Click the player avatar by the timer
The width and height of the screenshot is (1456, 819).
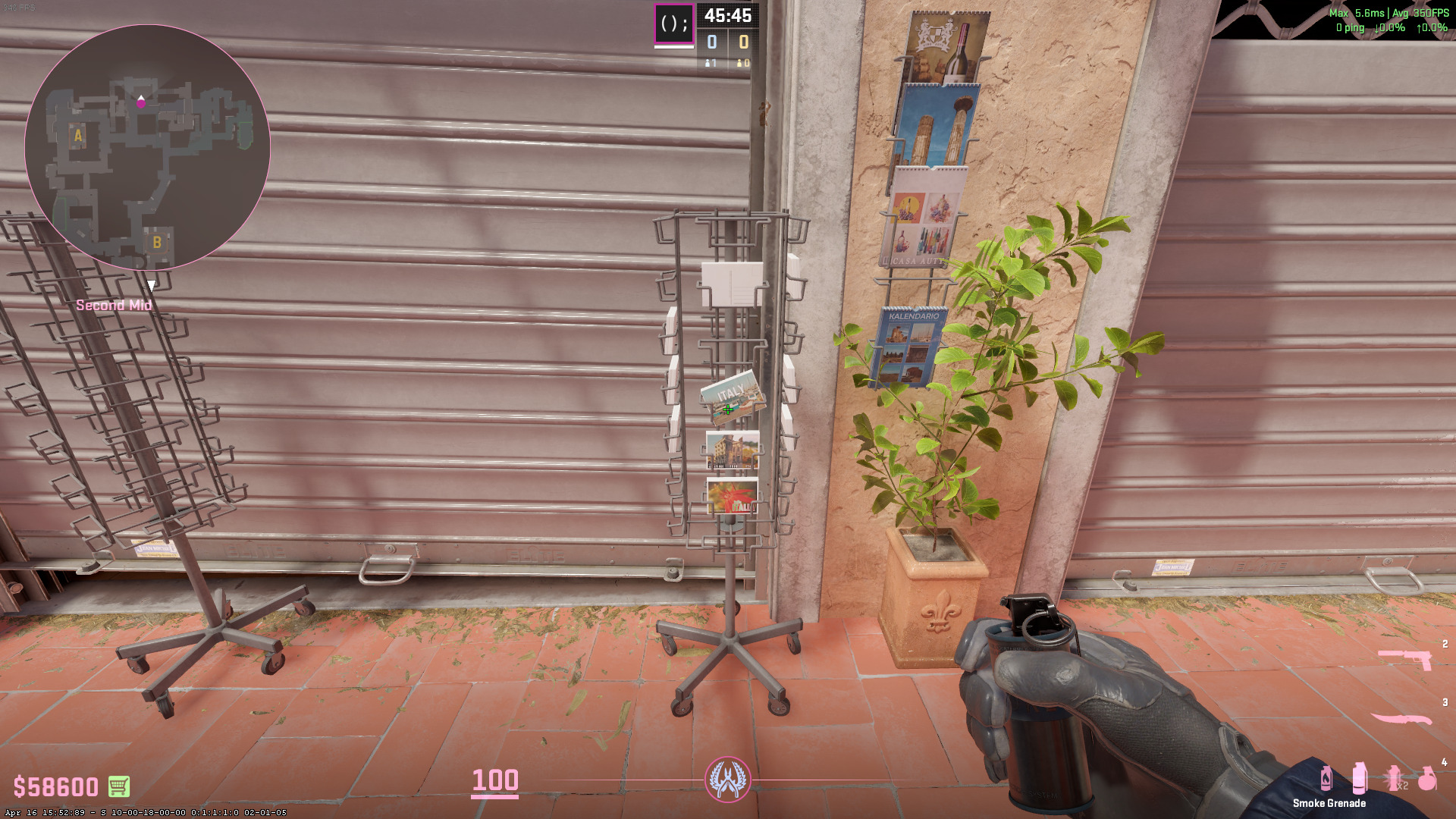point(673,24)
